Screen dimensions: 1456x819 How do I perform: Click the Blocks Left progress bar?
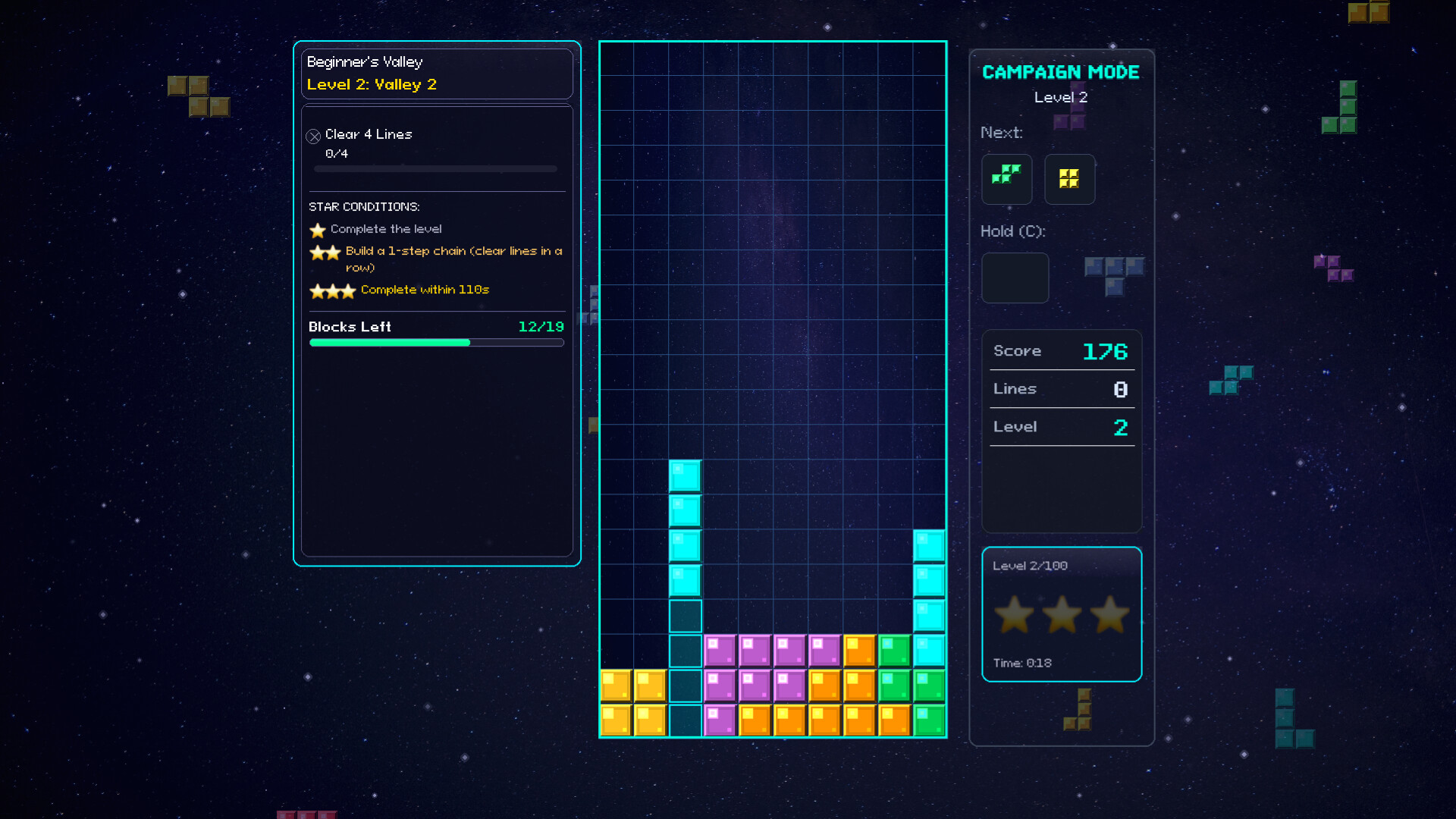click(436, 343)
